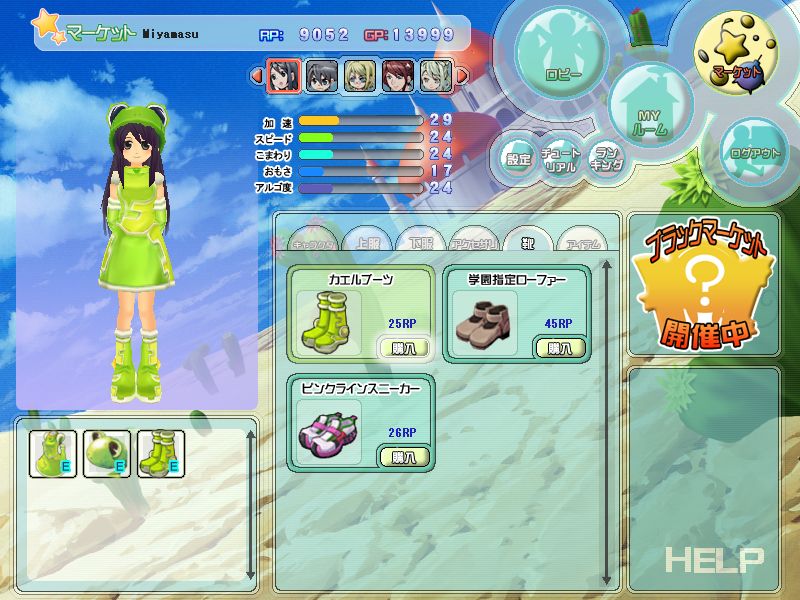This screenshot has width=800, height=600.
Task: Click the right arrow beside the character portraits
Action: point(462,75)
